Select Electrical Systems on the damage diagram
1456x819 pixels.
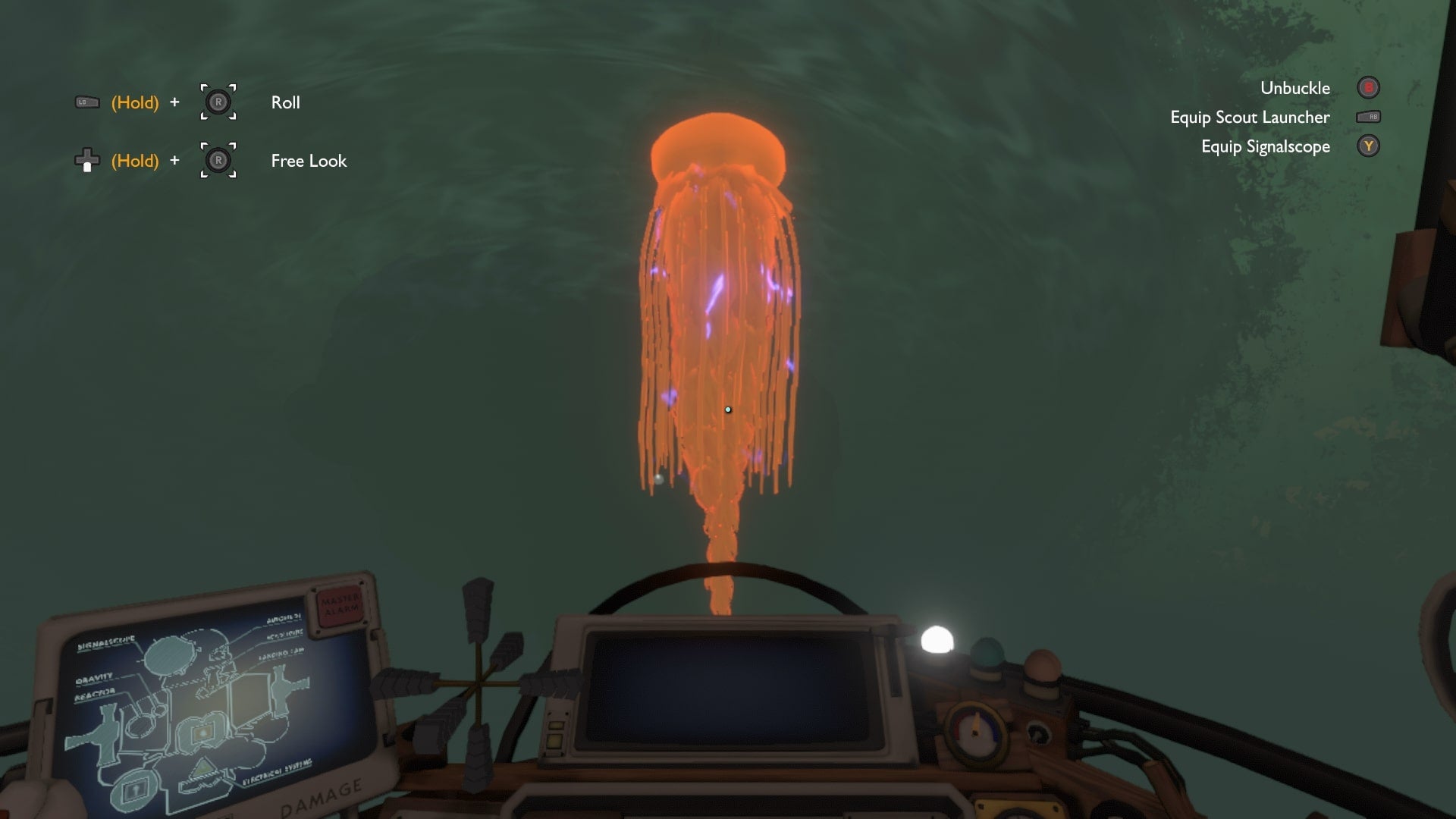click(278, 768)
